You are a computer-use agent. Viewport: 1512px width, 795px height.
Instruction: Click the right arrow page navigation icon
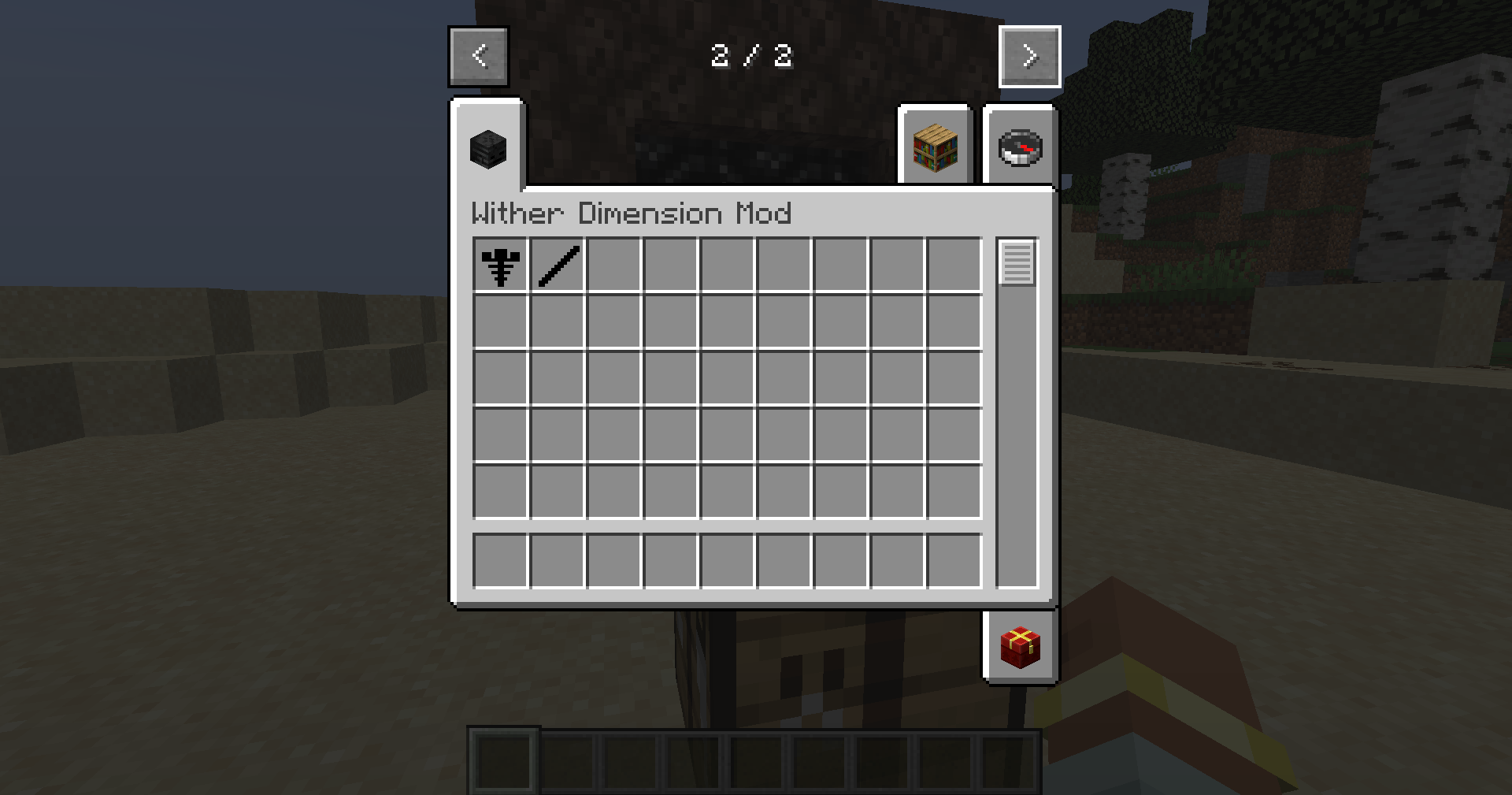1030,55
